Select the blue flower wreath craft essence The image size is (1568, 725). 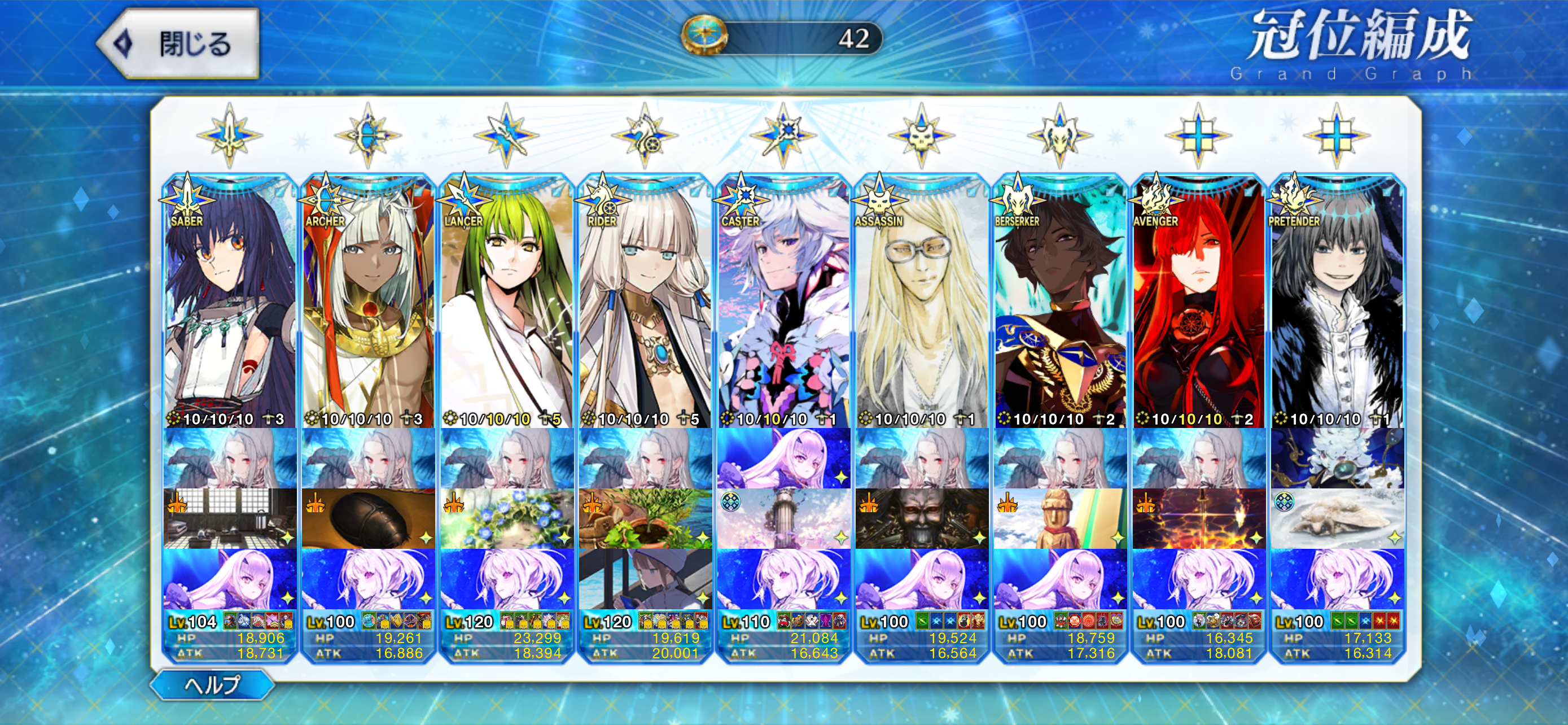(x=506, y=519)
